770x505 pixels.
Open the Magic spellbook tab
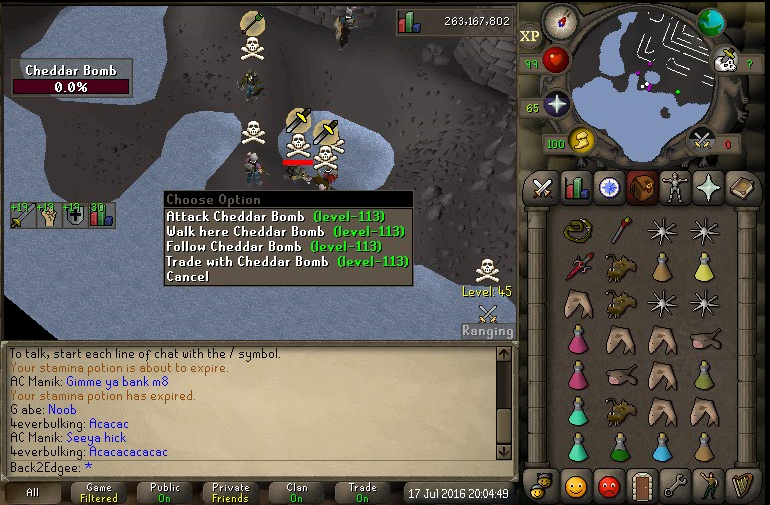tap(740, 187)
